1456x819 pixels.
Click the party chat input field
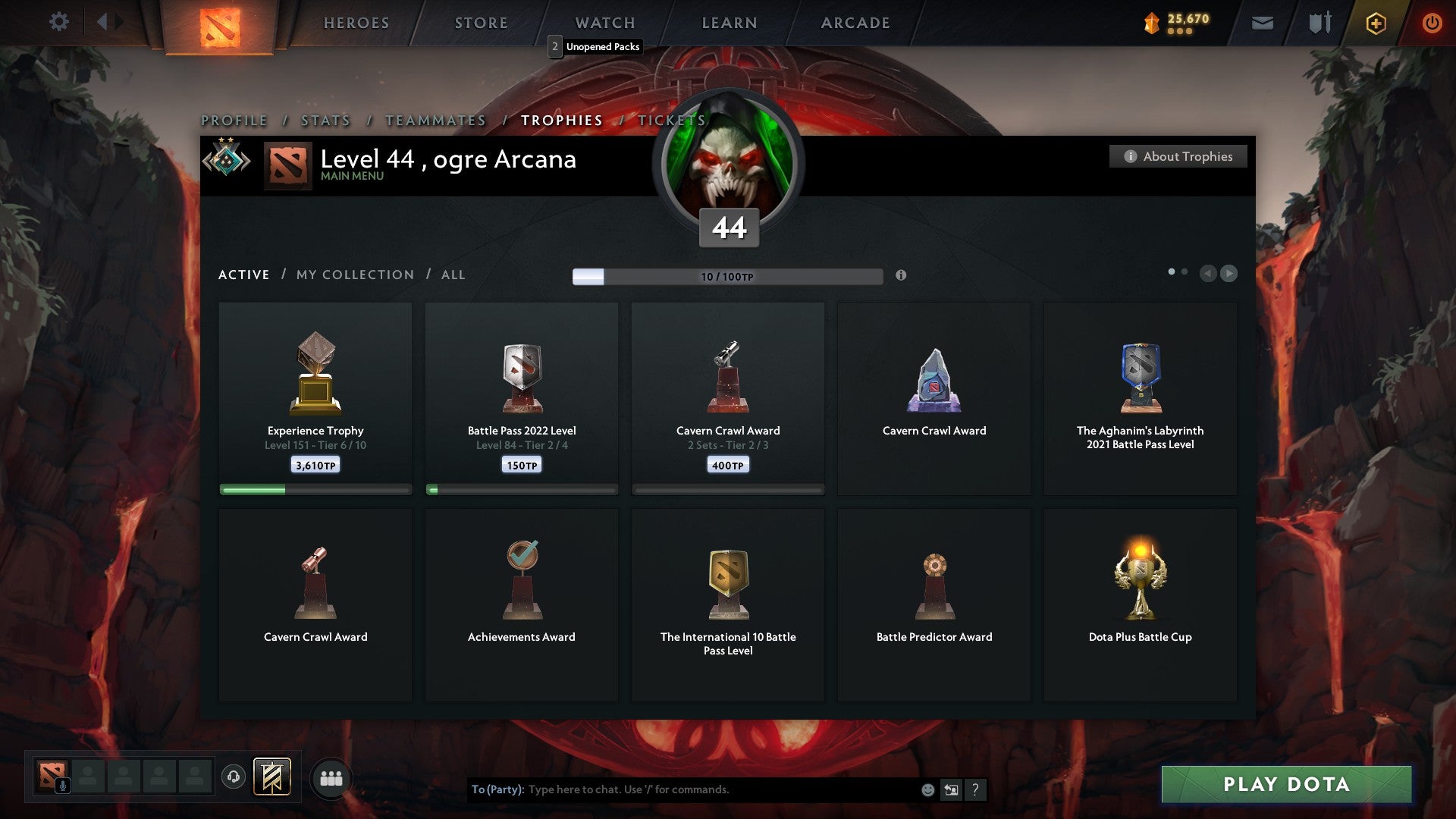pos(682,789)
